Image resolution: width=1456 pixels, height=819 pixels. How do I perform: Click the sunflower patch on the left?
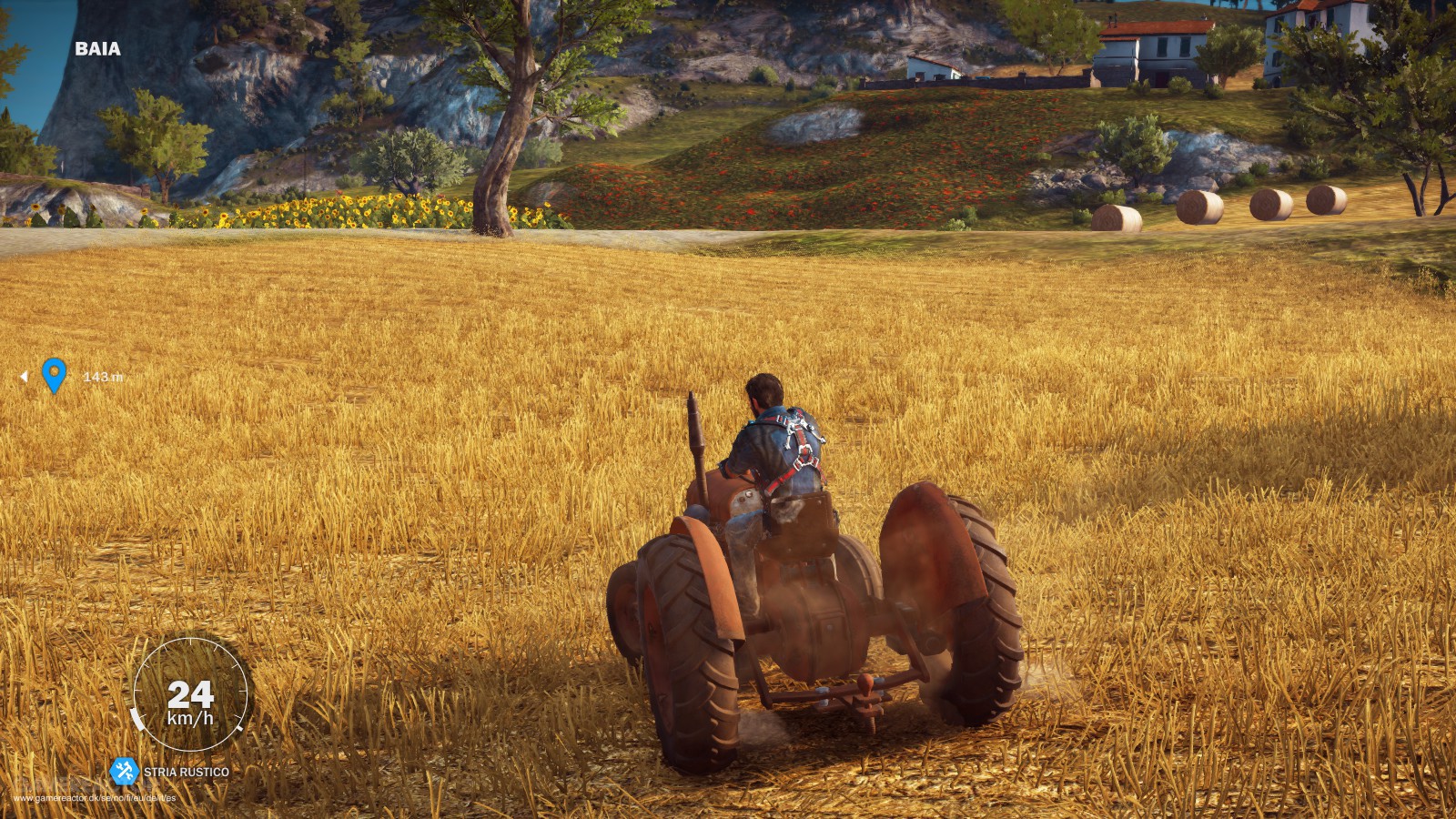click(x=337, y=211)
